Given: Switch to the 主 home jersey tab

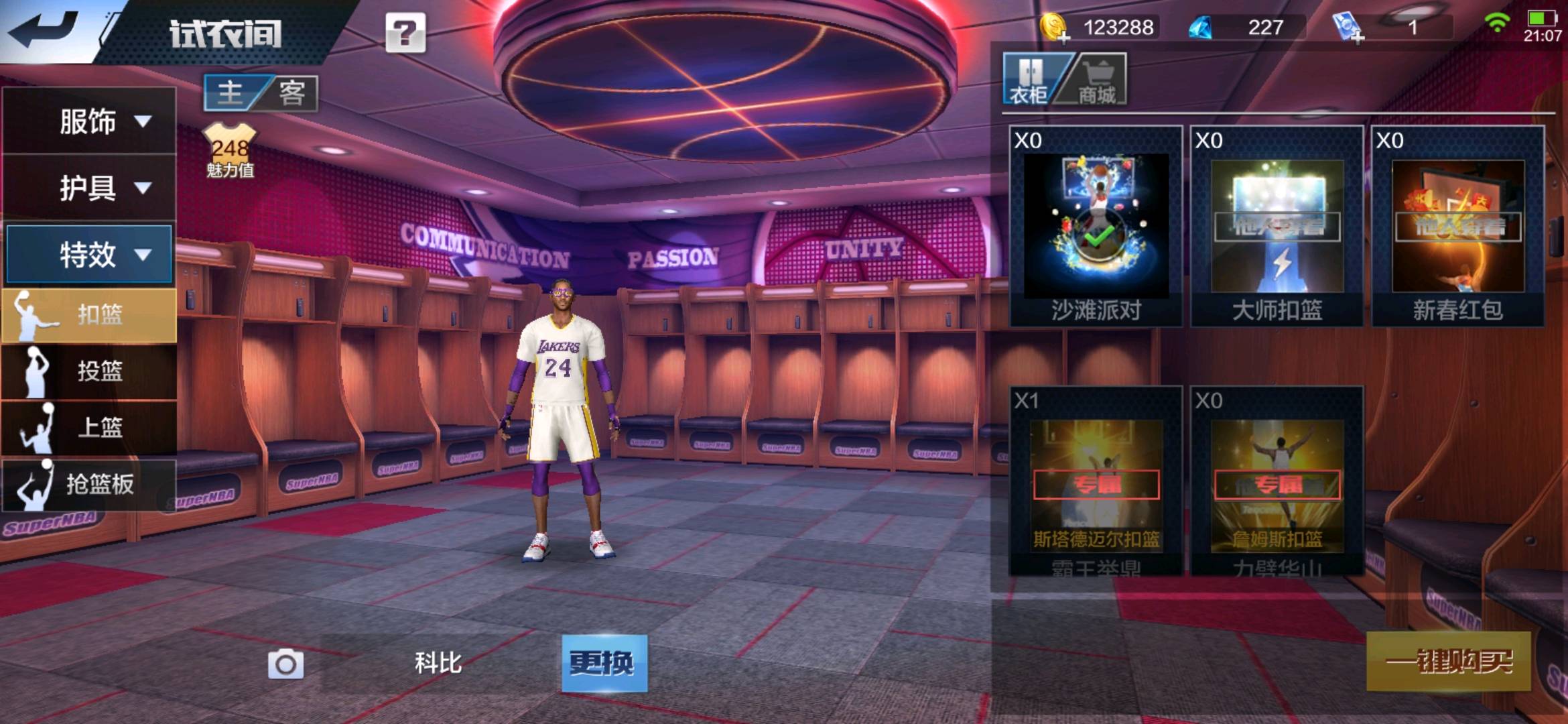Looking at the screenshot, I should pyautogui.click(x=231, y=93).
